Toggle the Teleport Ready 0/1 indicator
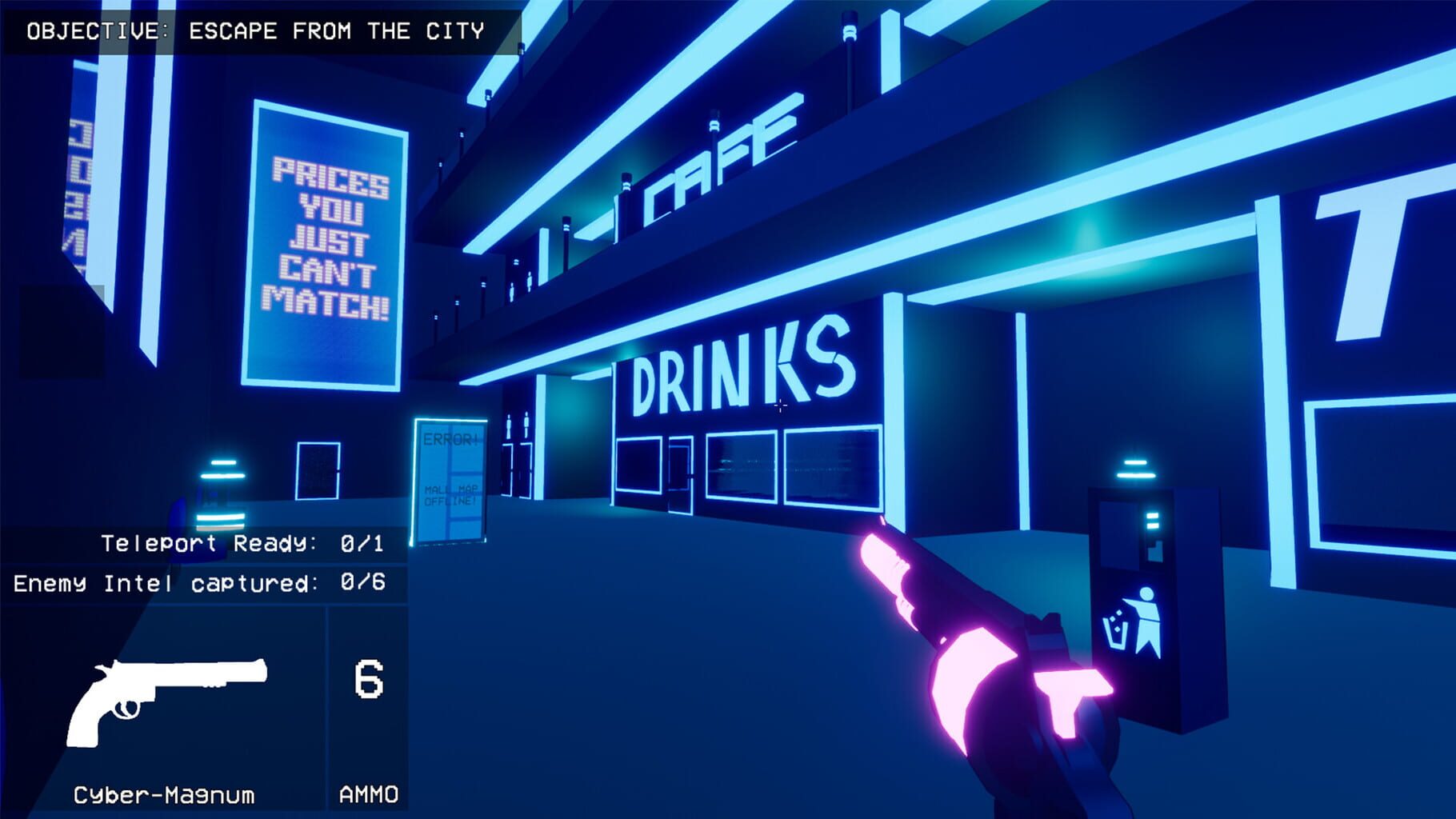1456x819 pixels. [x=240, y=544]
